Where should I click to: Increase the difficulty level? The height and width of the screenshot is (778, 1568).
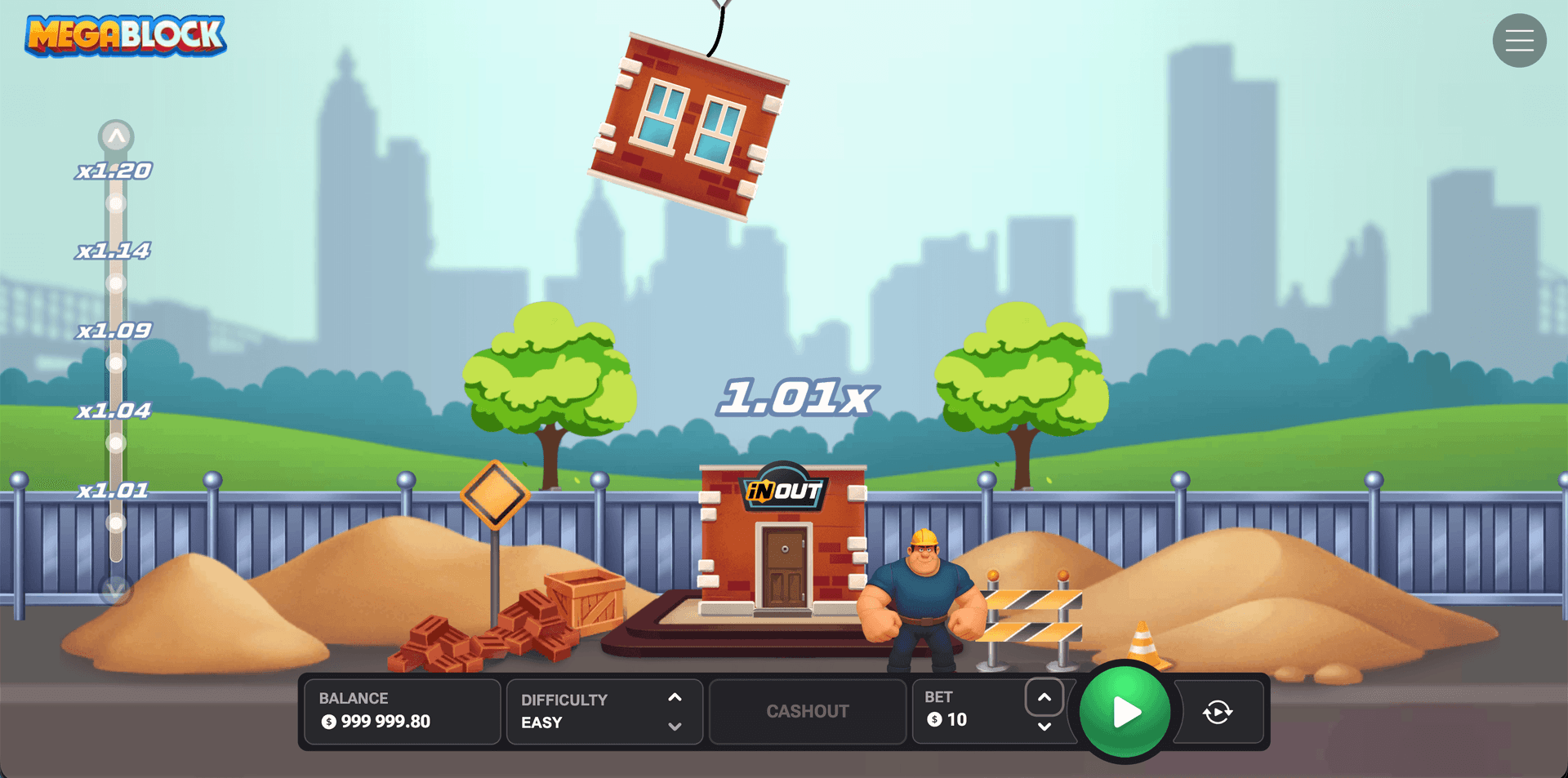(675, 698)
